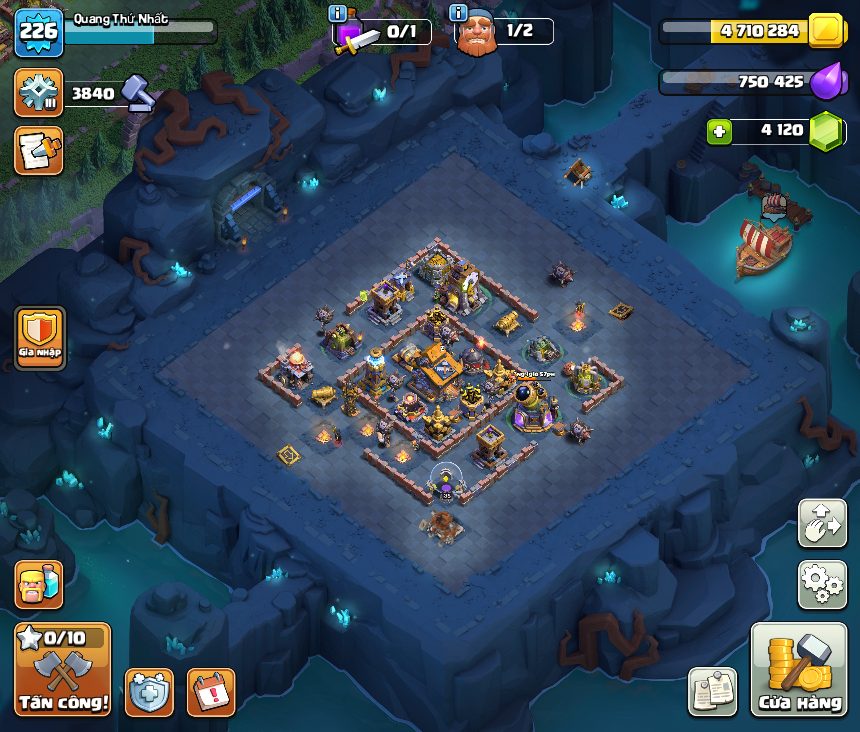Image resolution: width=860 pixels, height=732 pixels.
Task: Open the barbarian army overview icon
Action: click(38, 585)
